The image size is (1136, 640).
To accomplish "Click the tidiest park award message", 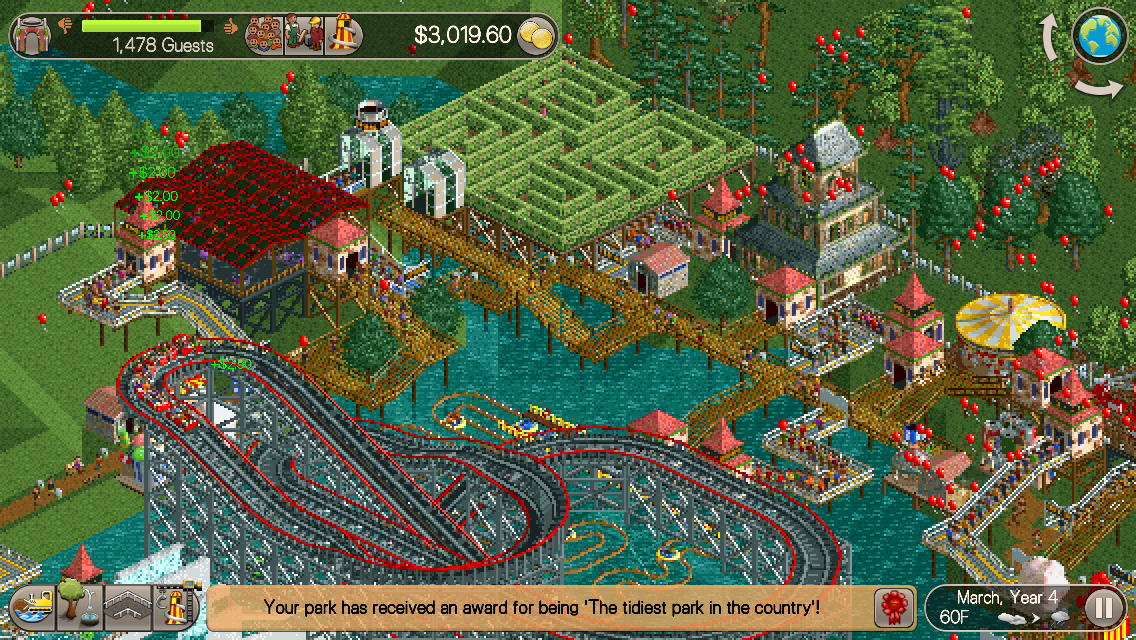I will tap(541, 607).
